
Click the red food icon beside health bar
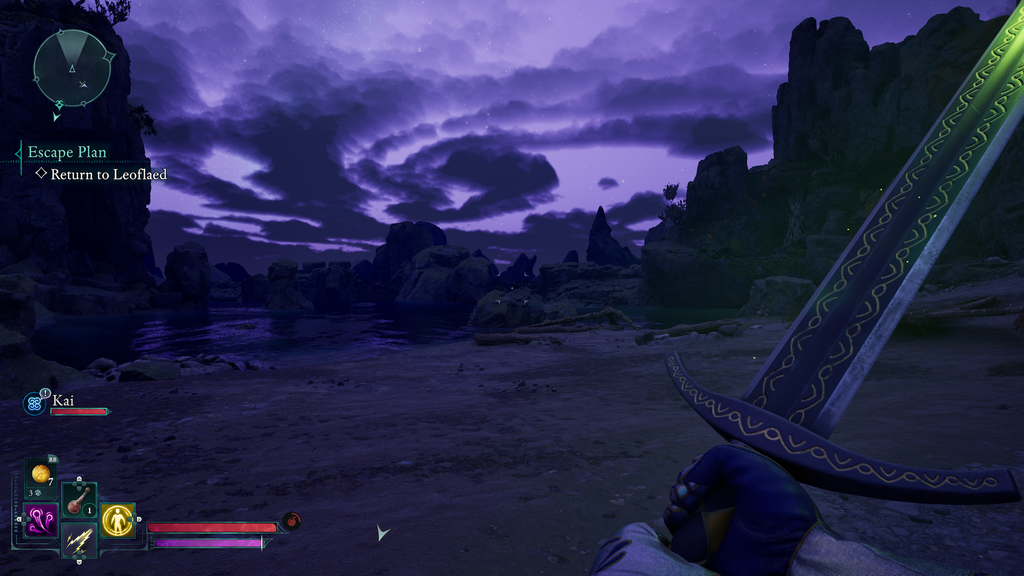[291, 520]
